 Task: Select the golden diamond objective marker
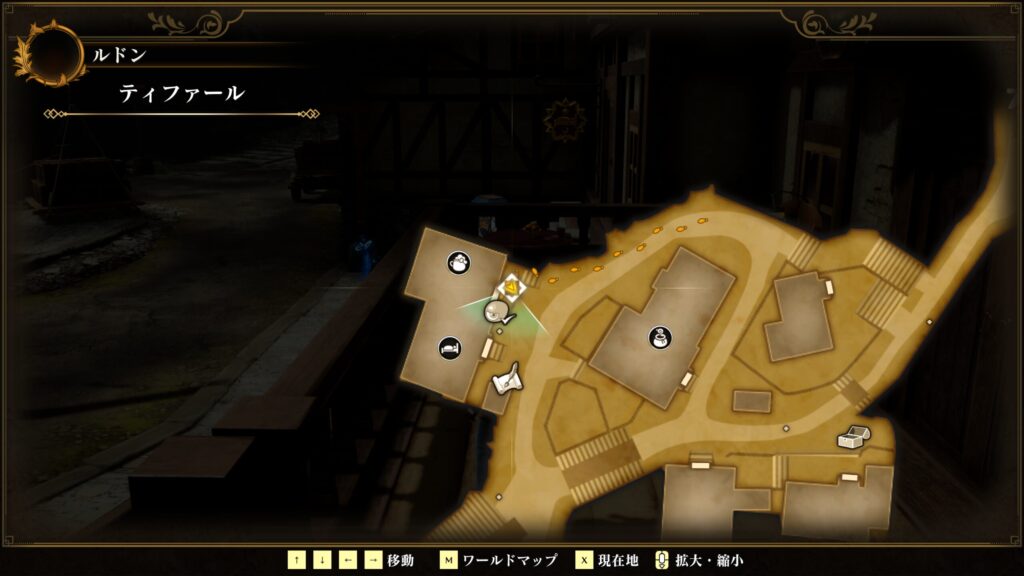[513, 289]
